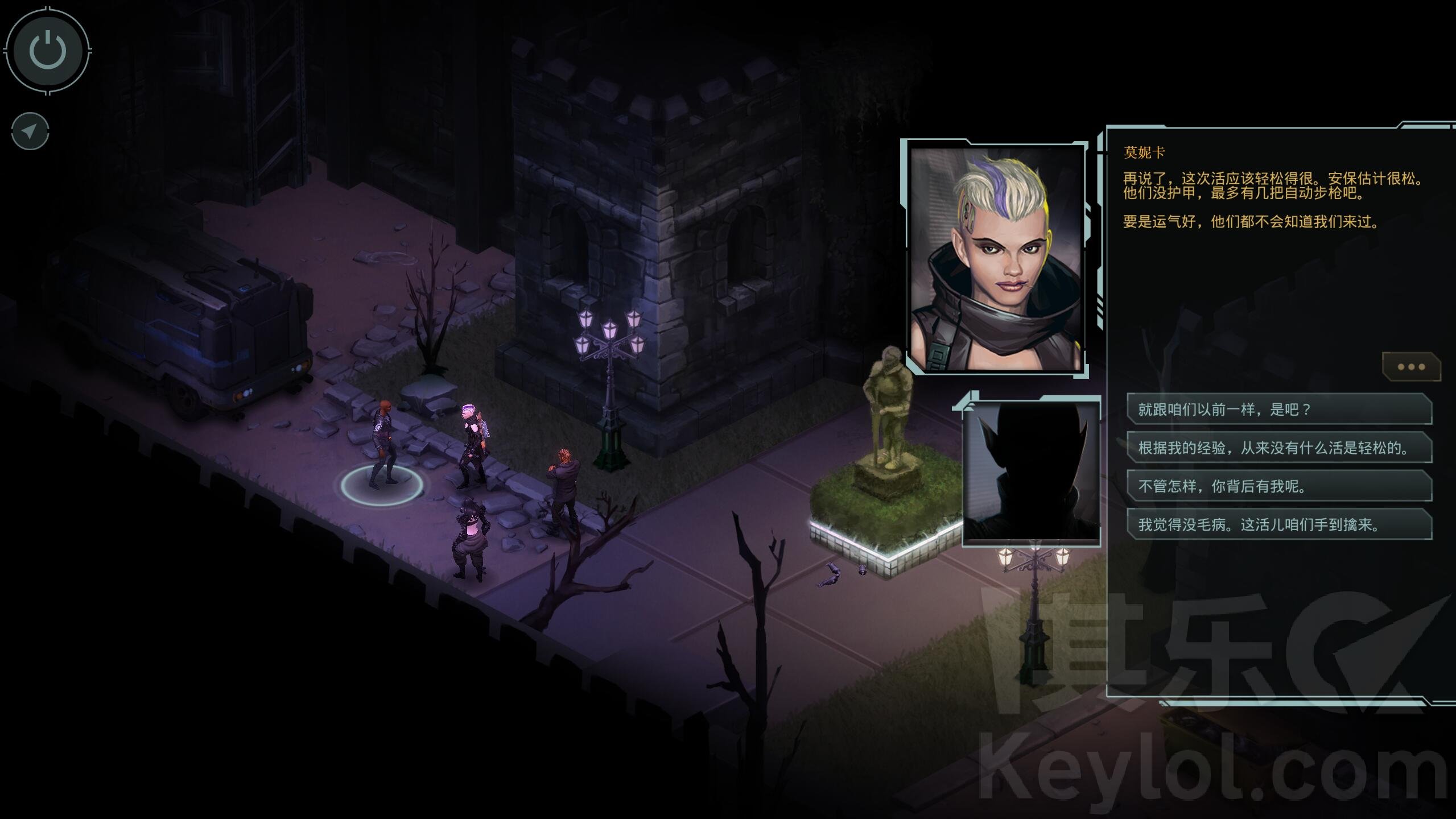Click the silhouetted player portrait
Image resolution: width=1456 pixels, height=819 pixels.
pyautogui.click(x=1031, y=471)
